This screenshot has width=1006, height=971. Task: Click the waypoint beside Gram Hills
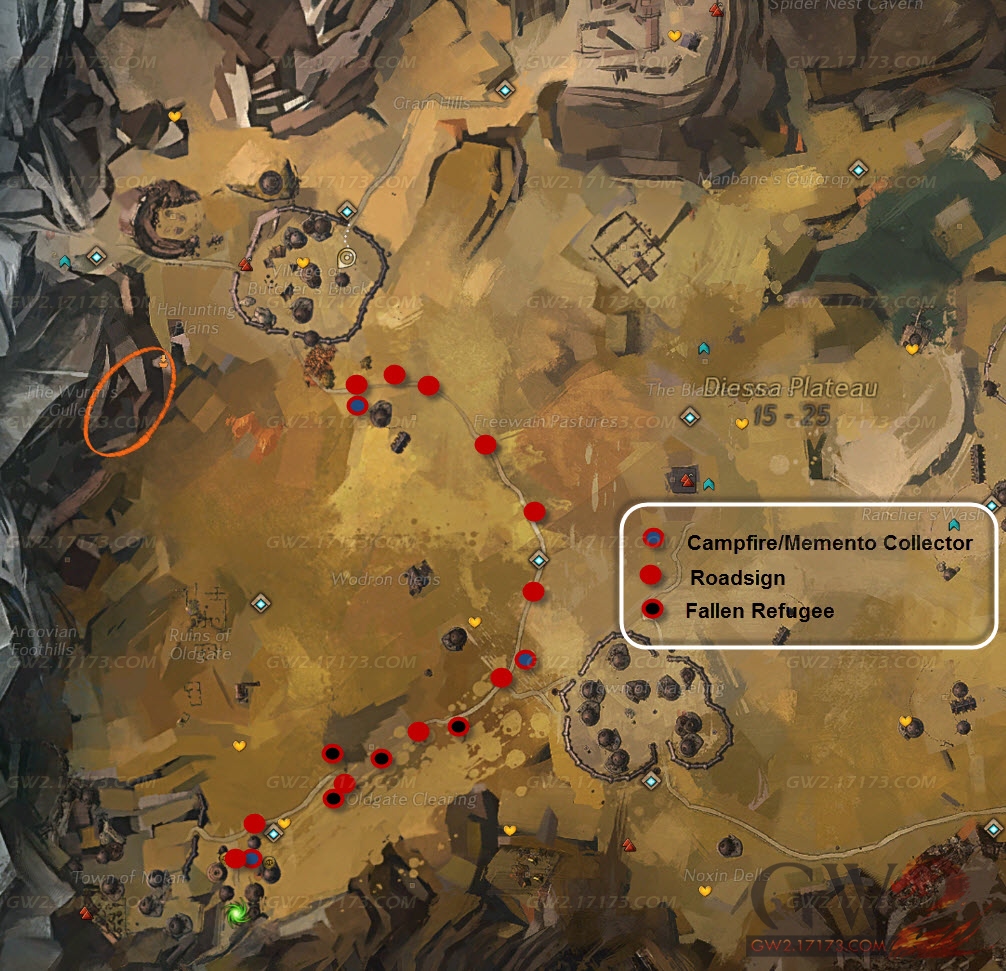[504, 91]
